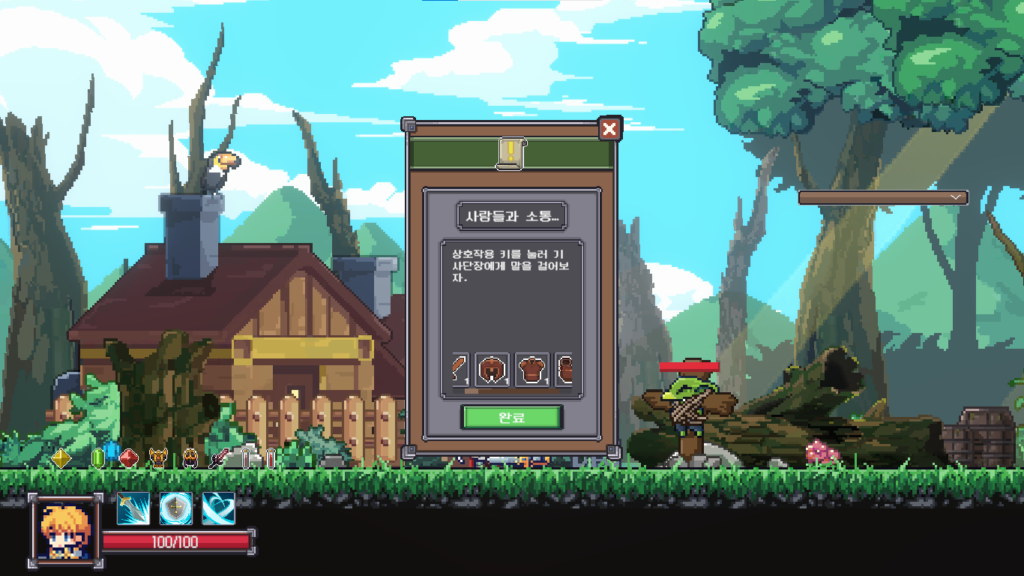Select the yellow diamond gem icon
The image size is (1024, 576).
coord(61,458)
